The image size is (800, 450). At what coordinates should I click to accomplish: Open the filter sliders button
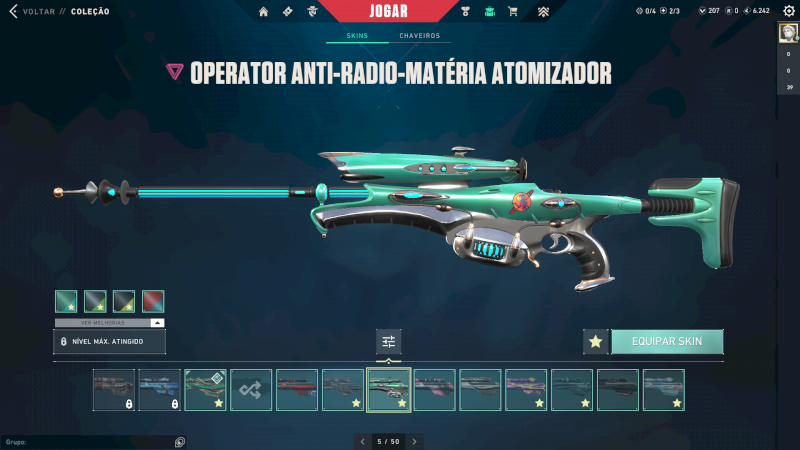pos(389,342)
